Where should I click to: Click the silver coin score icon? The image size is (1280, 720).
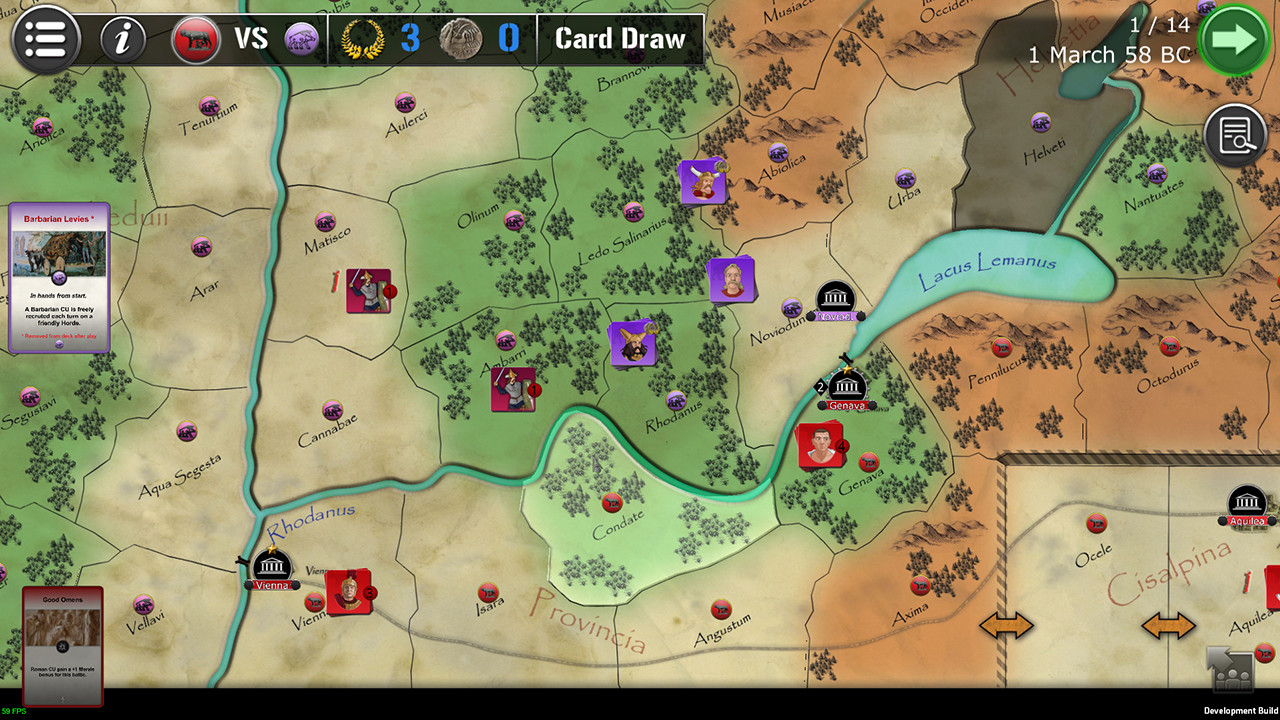464,40
